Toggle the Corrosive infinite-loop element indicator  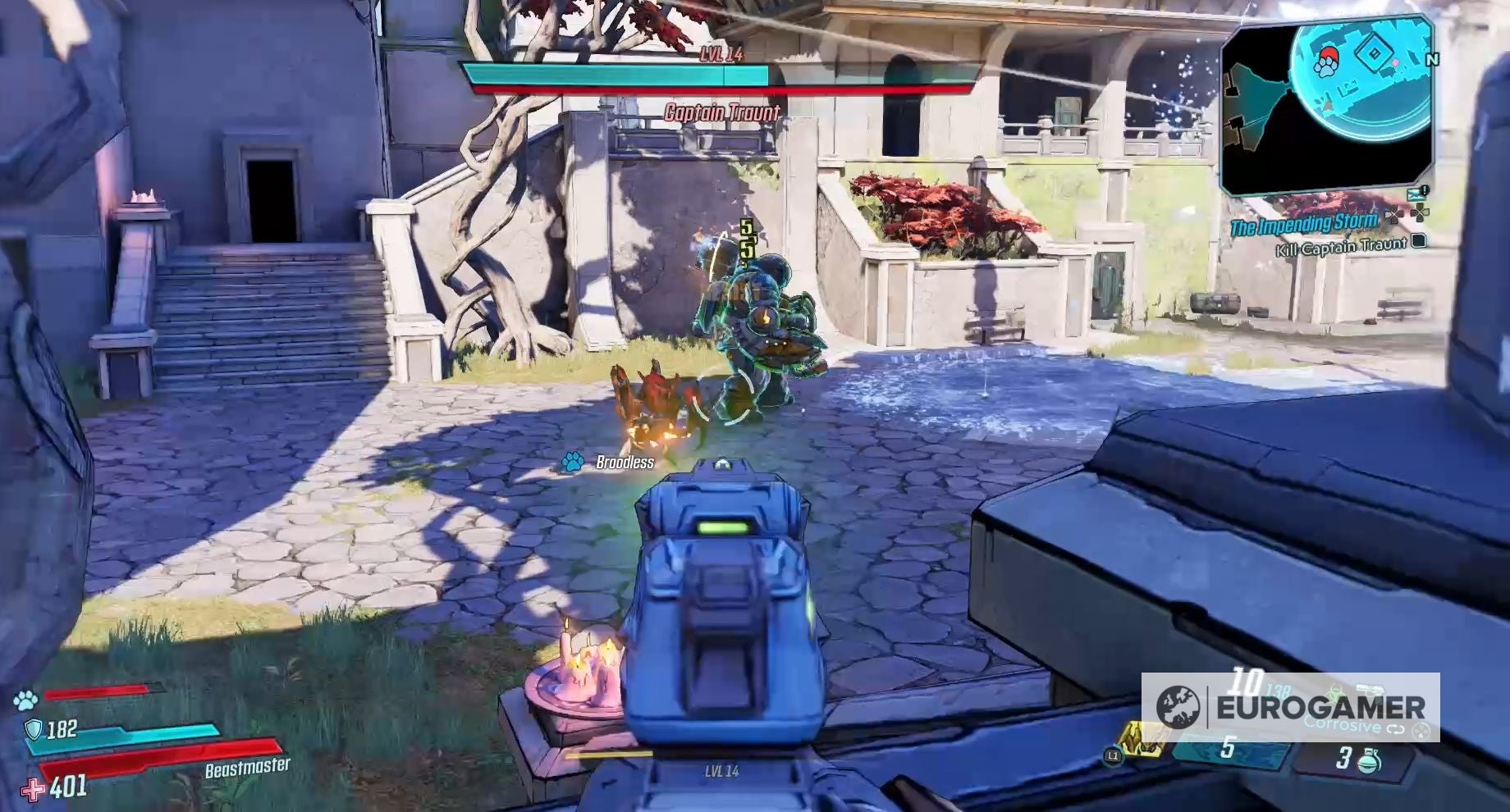click(x=1395, y=728)
